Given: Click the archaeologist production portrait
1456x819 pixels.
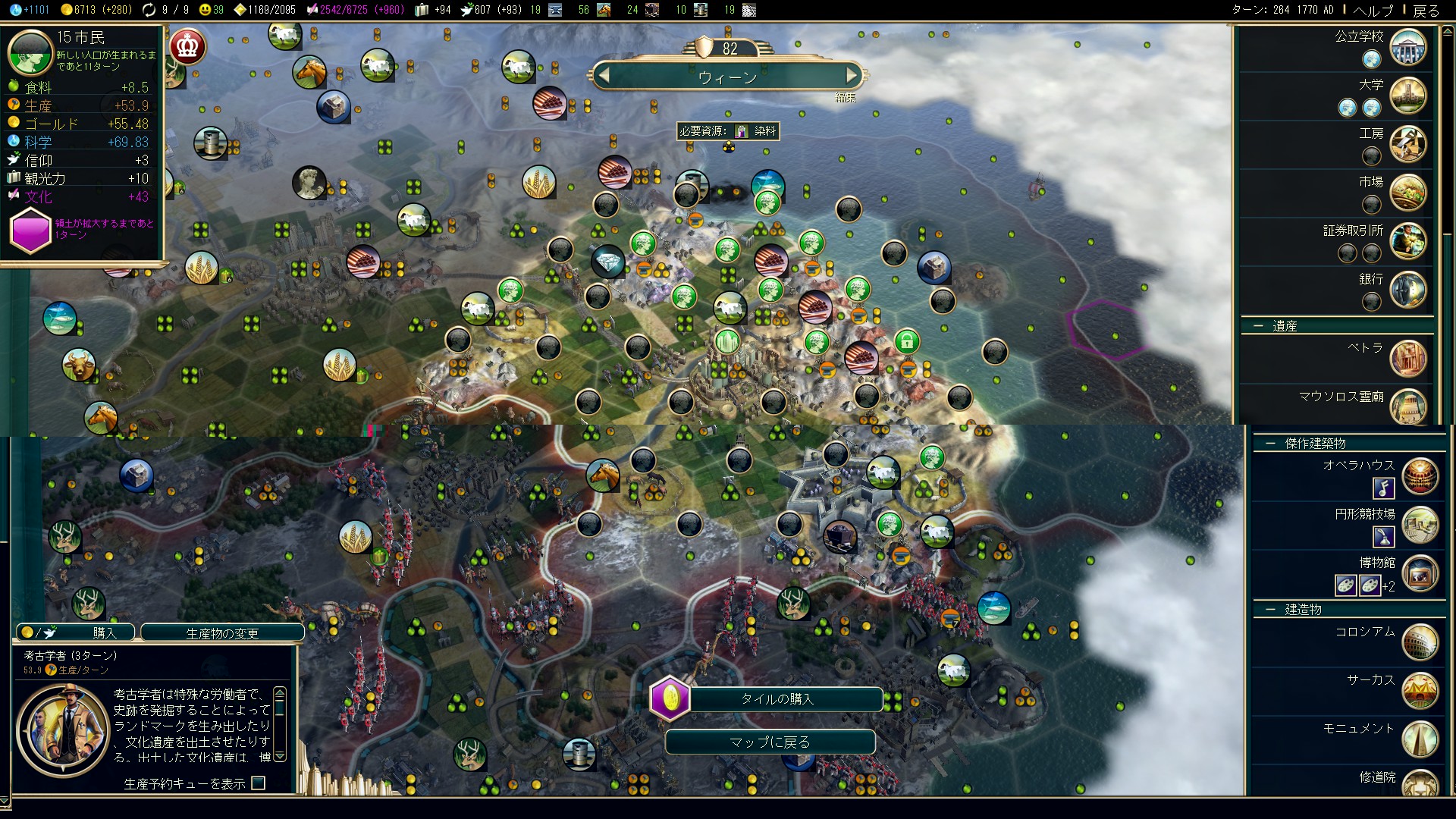Looking at the screenshot, I should pyautogui.click(x=64, y=730).
